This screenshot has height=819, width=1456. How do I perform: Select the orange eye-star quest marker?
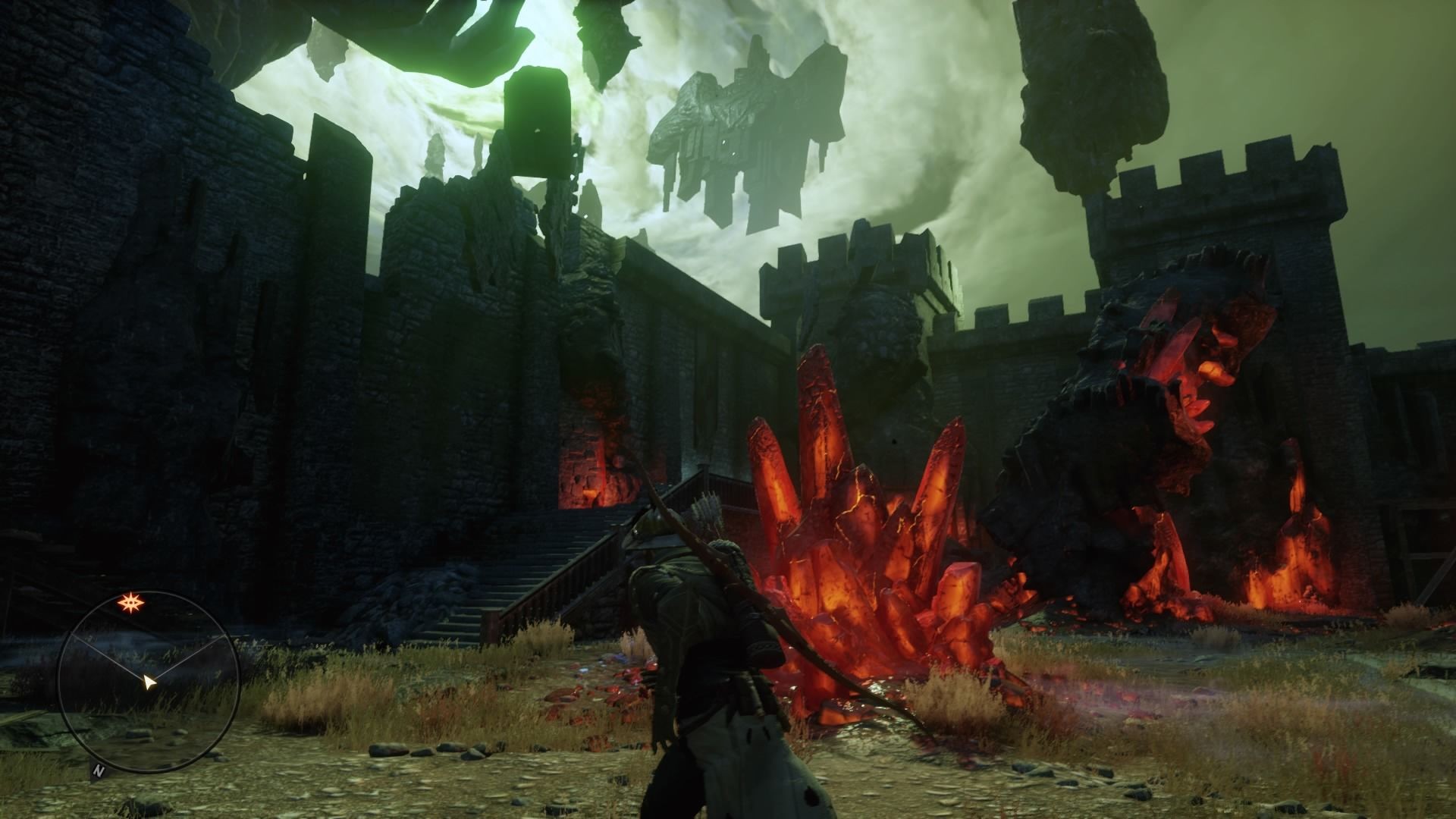[130, 604]
